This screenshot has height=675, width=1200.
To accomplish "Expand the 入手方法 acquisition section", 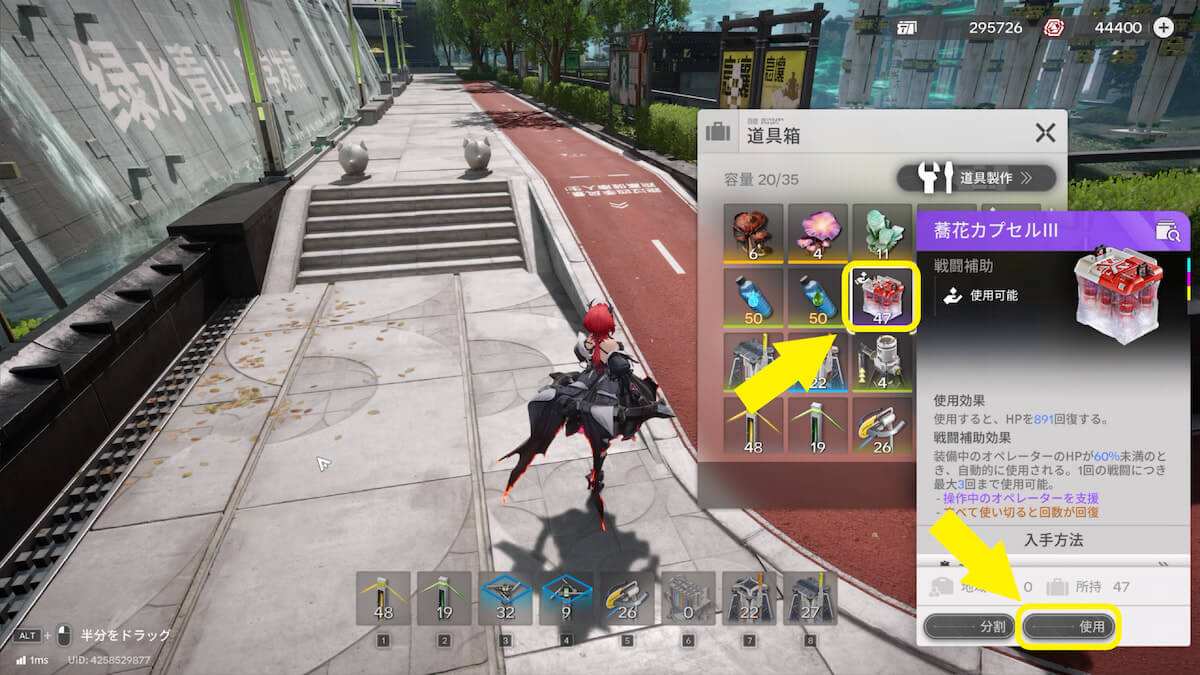I will [x=1053, y=540].
